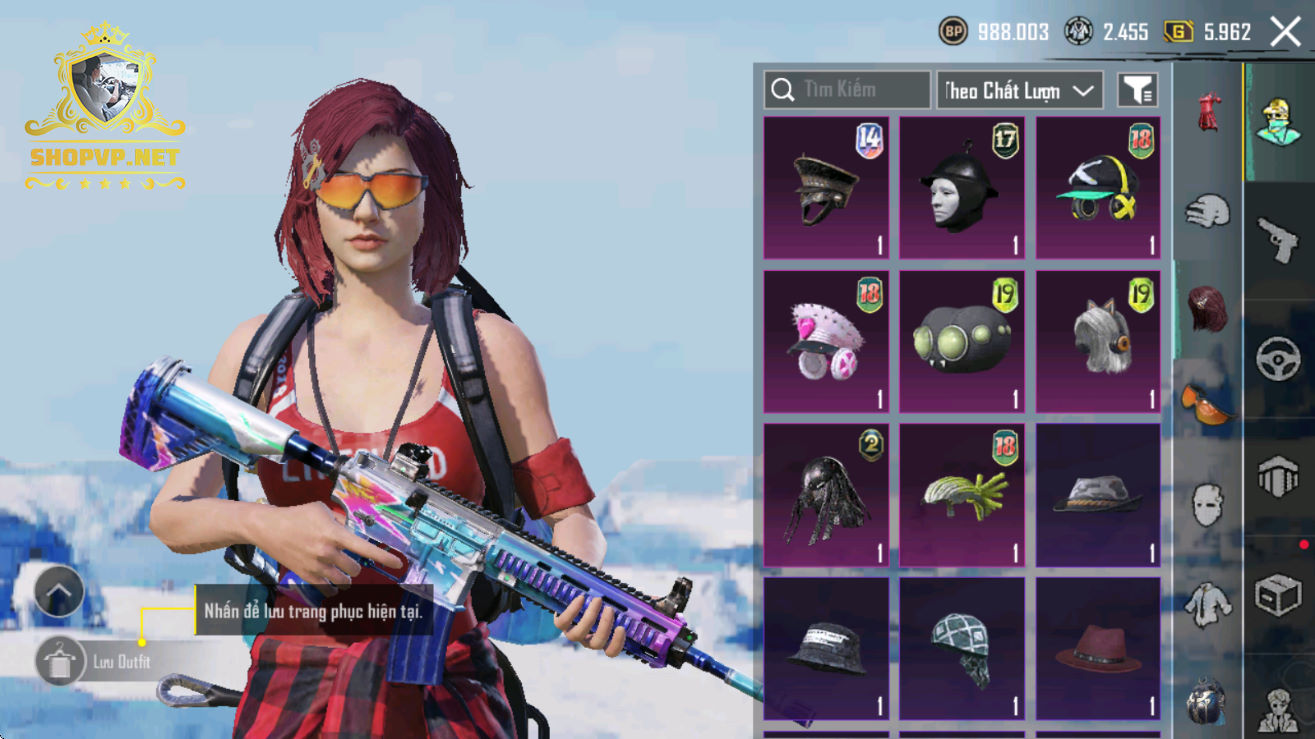
Task: Expand the up-arrow circle button
Action: [x=59, y=592]
